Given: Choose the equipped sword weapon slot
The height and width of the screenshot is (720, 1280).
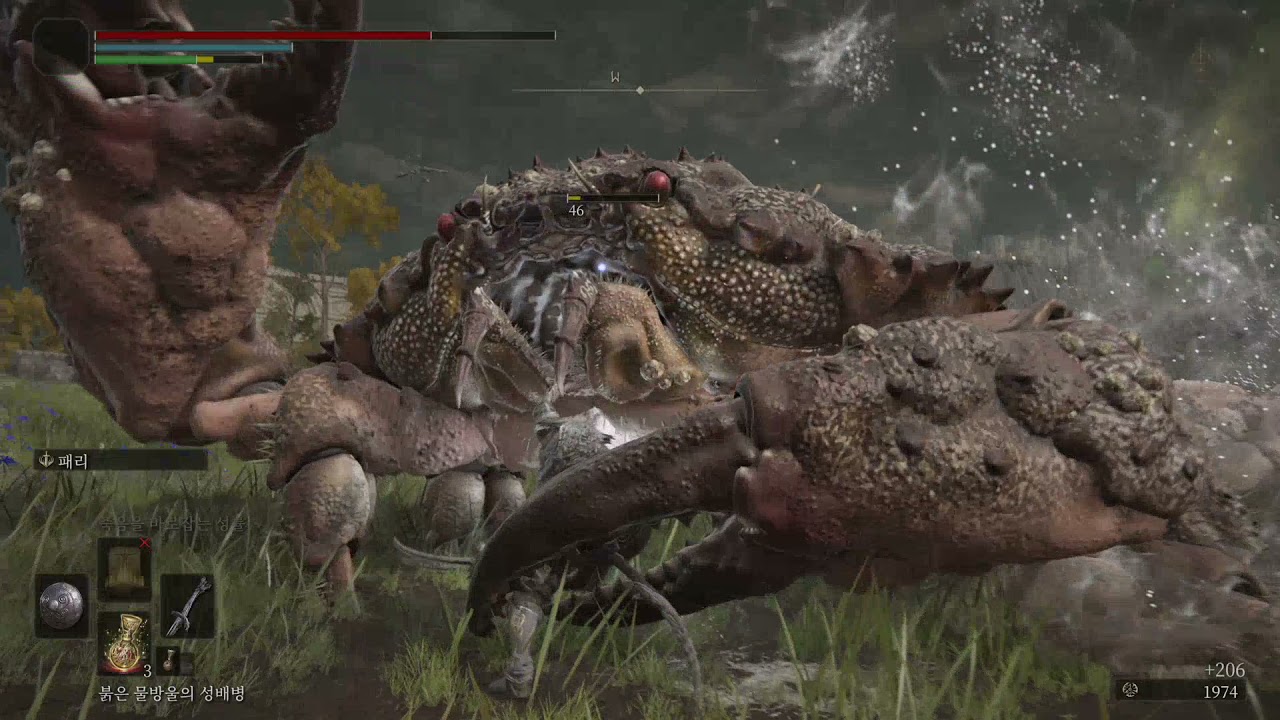Looking at the screenshot, I should pyautogui.click(x=187, y=605).
